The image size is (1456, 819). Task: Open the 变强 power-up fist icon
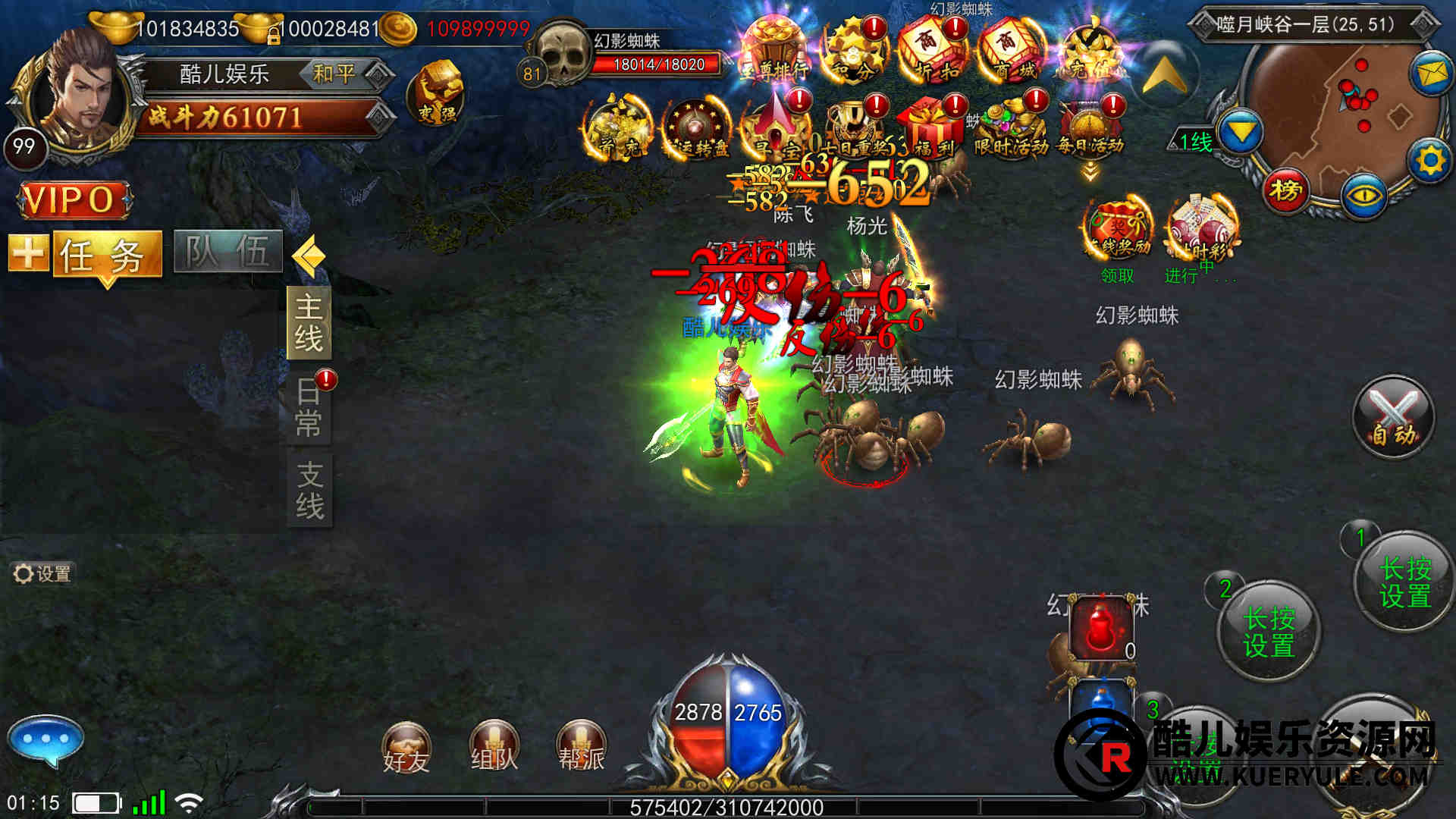click(x=436, y=95)
